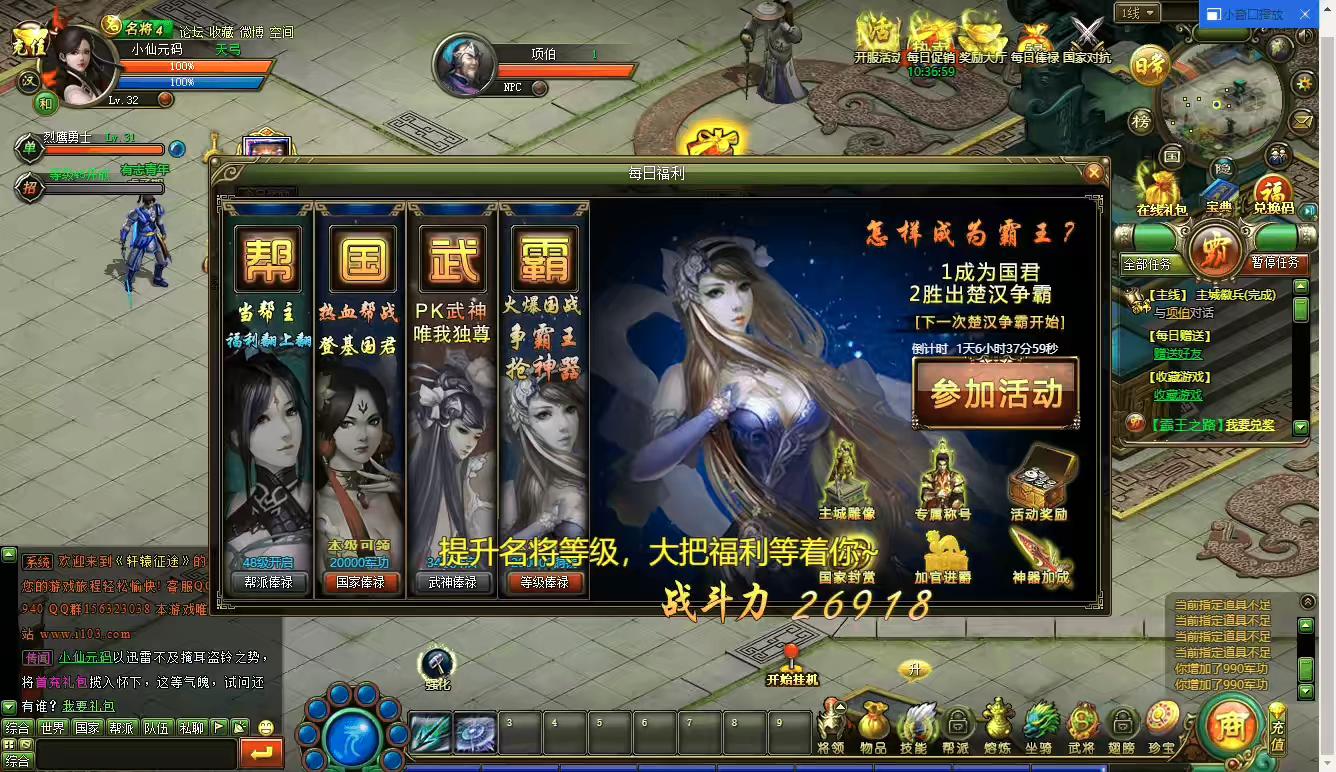
Task: Click the 参加活动 join event button
Action: point(995,394)
